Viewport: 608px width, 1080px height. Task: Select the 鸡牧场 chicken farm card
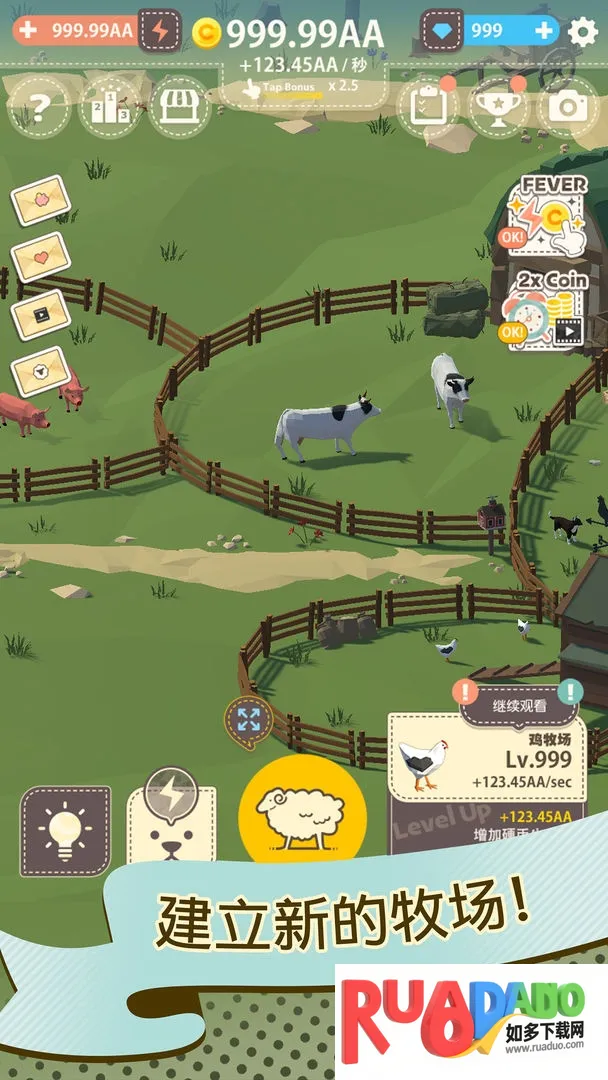point(486,757)
